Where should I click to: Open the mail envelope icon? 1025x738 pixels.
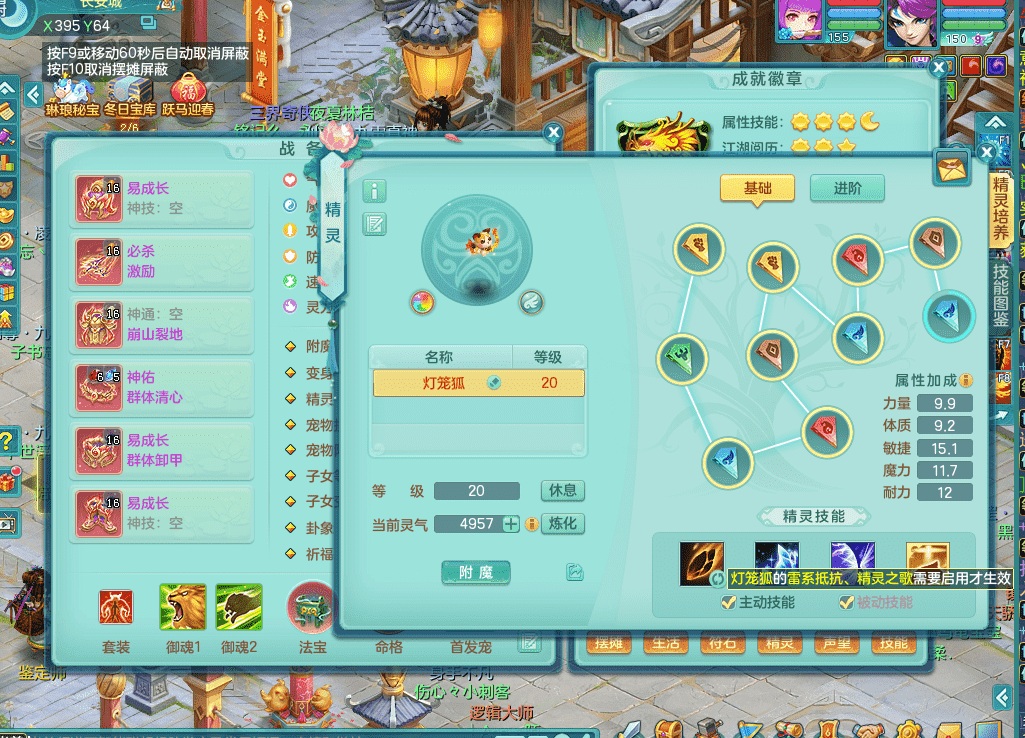pyautogui.click(x=952, y=168)
